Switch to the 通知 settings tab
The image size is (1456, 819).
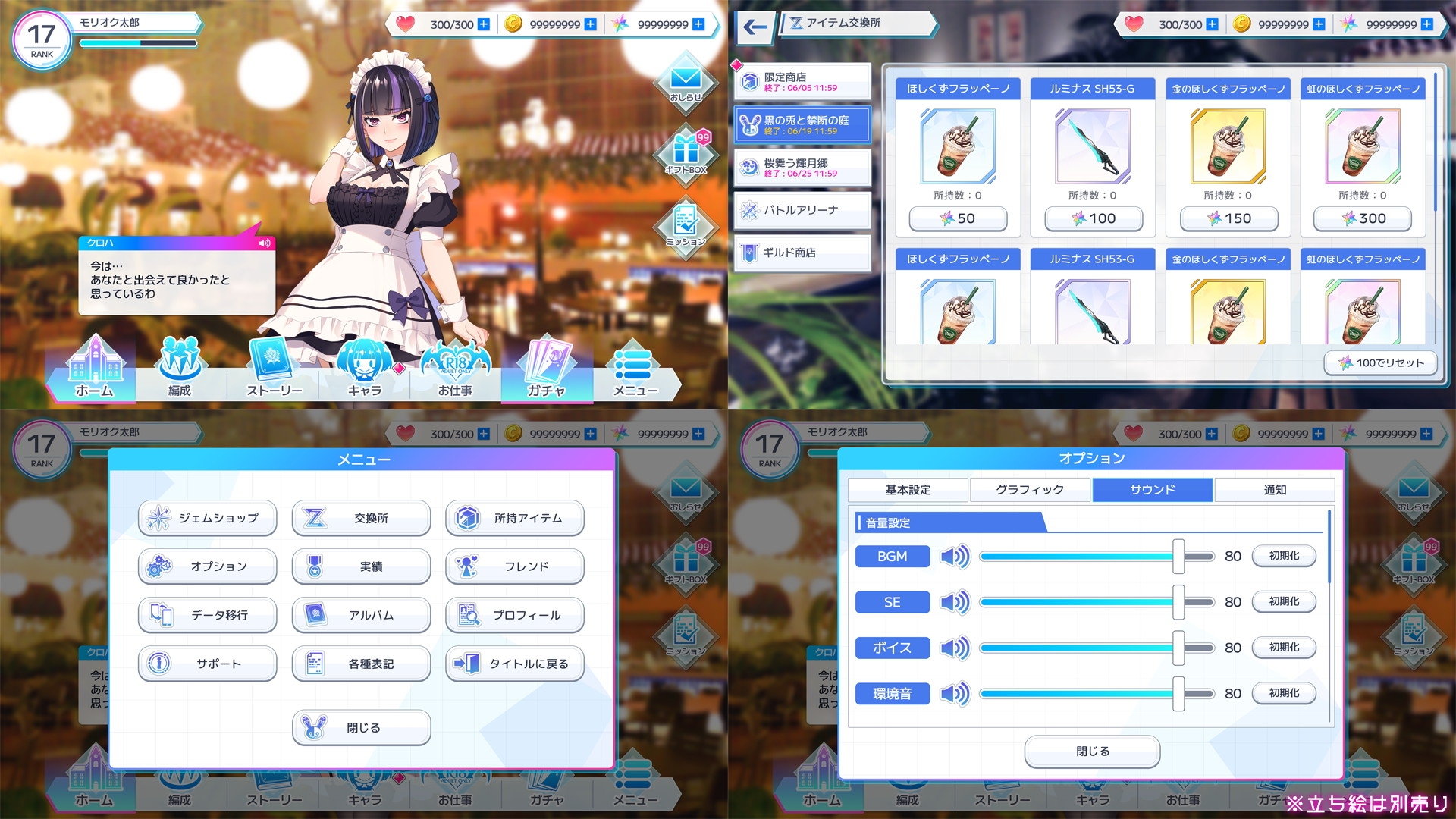click(1275, 489)
